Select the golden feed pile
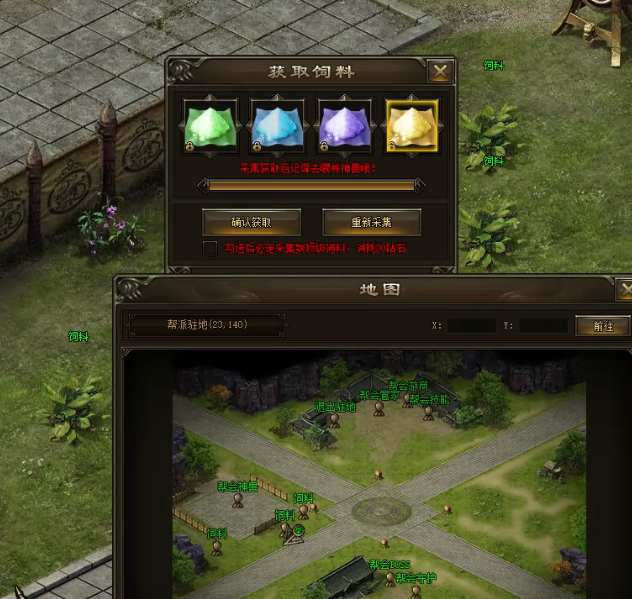 412,126
